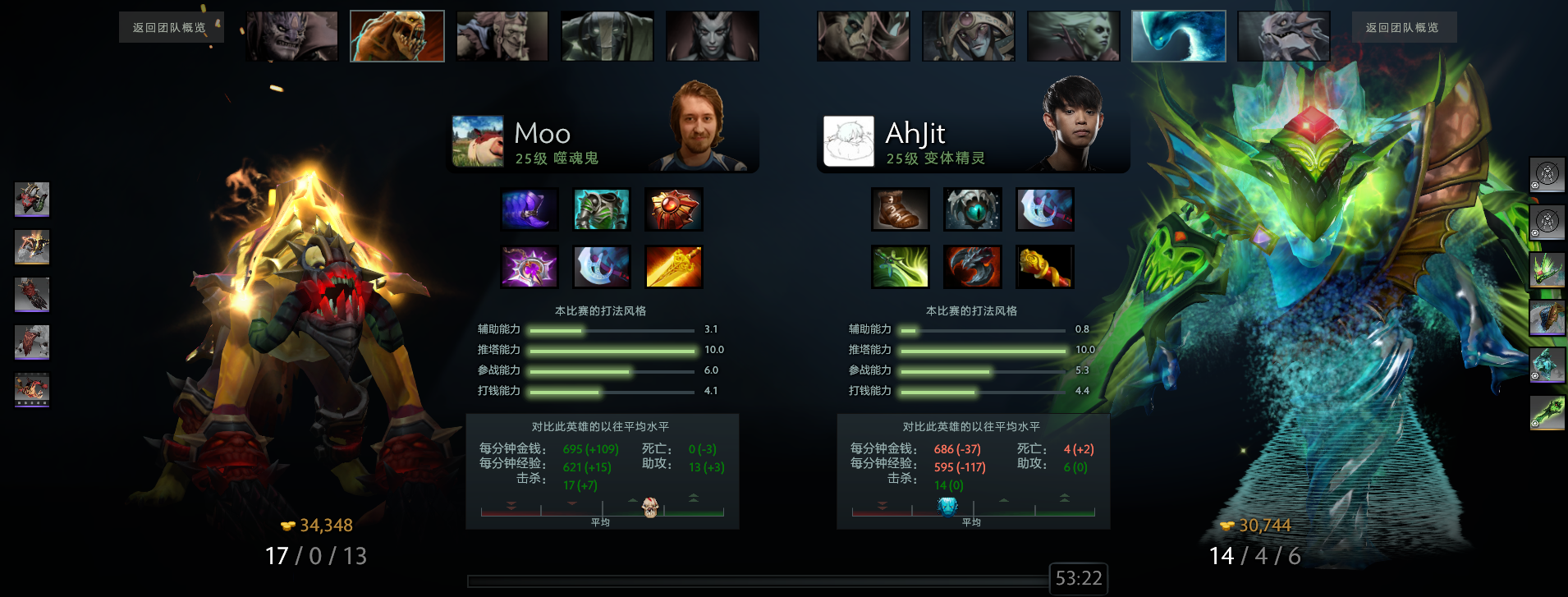The image size is (1568, 597).
Task: Click the 53:22 match timeline handle
Action: [1078, 579]
